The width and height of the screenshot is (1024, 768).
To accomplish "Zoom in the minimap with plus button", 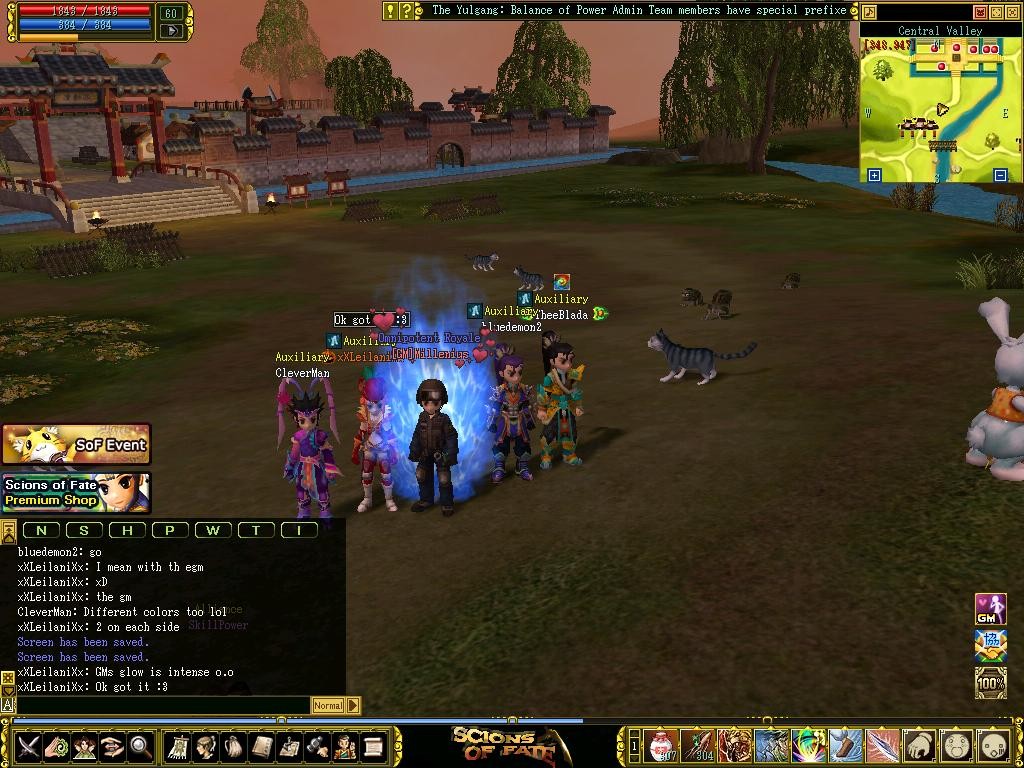I will [874, 175].
